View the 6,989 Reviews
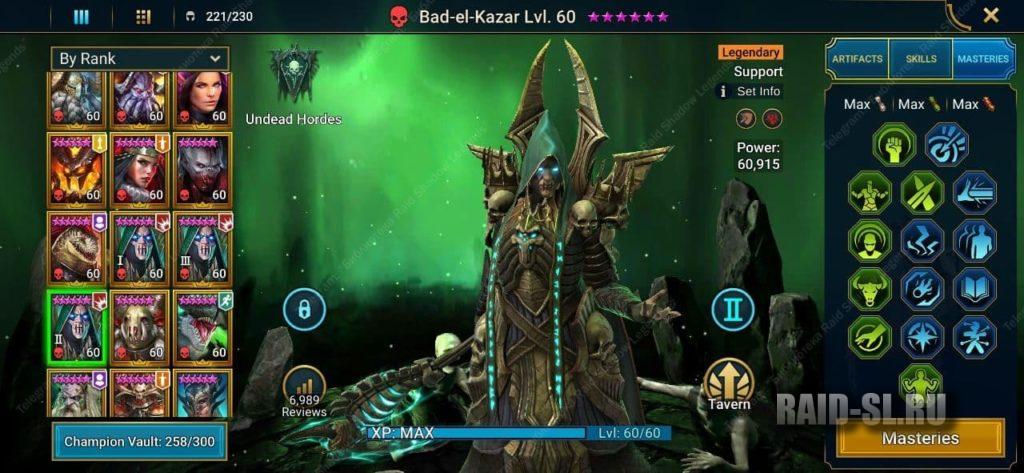 (x=304, y=390)
